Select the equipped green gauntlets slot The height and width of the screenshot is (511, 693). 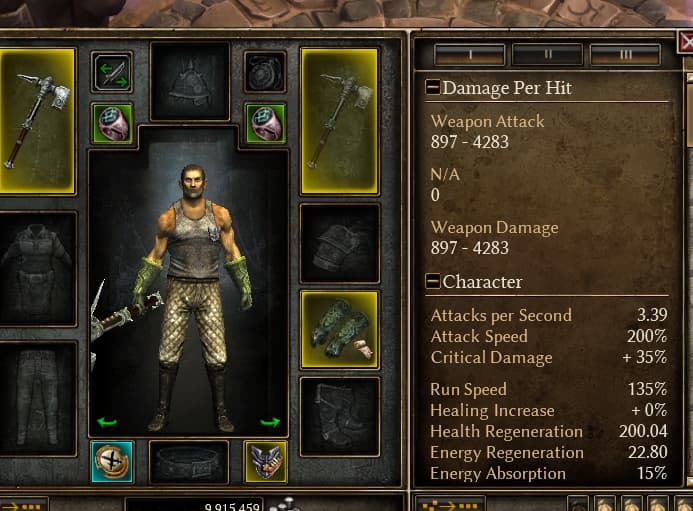[x=339, y=327]
